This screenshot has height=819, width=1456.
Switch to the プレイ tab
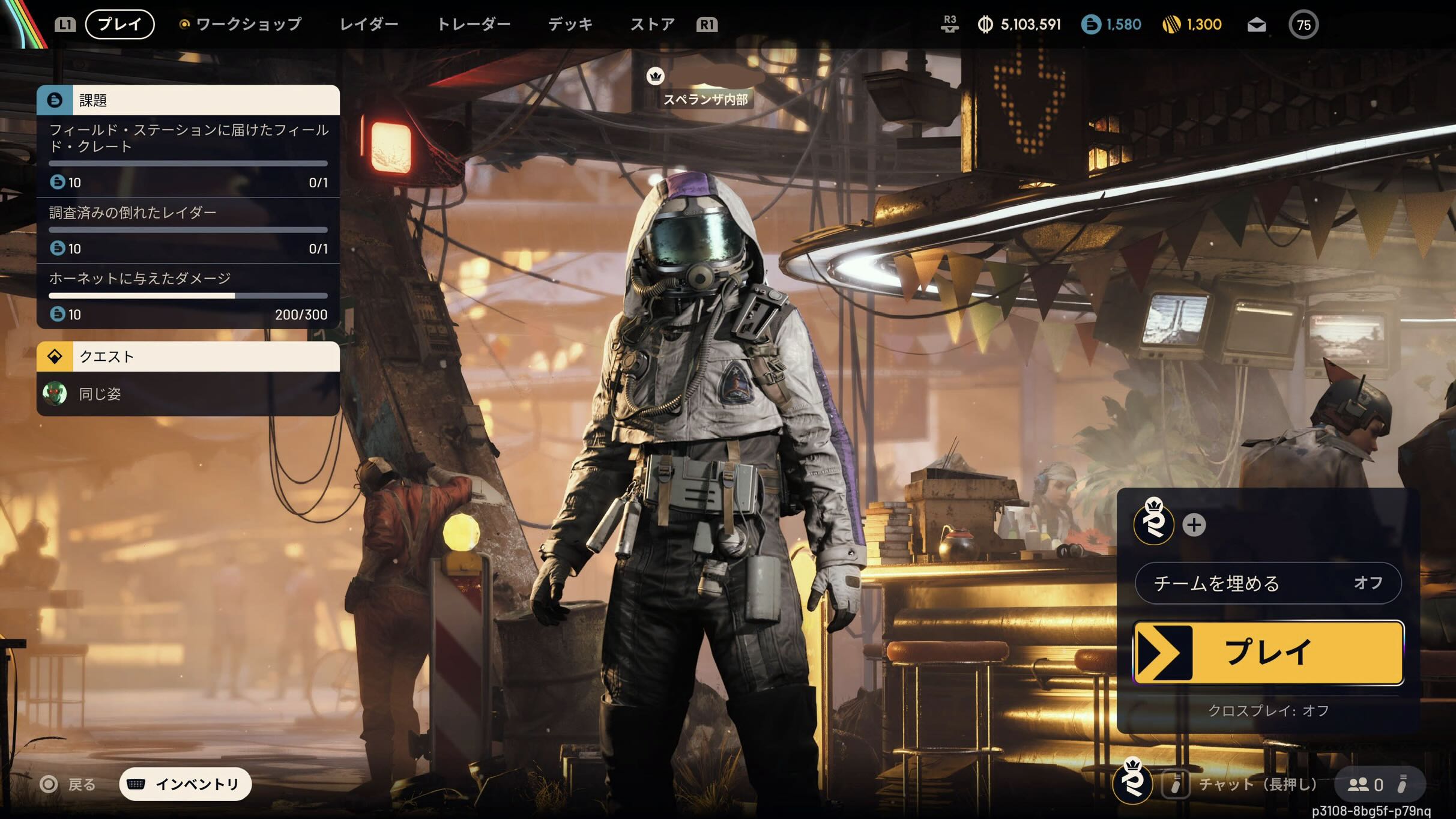pyautogui.click(x=119, y=24)
